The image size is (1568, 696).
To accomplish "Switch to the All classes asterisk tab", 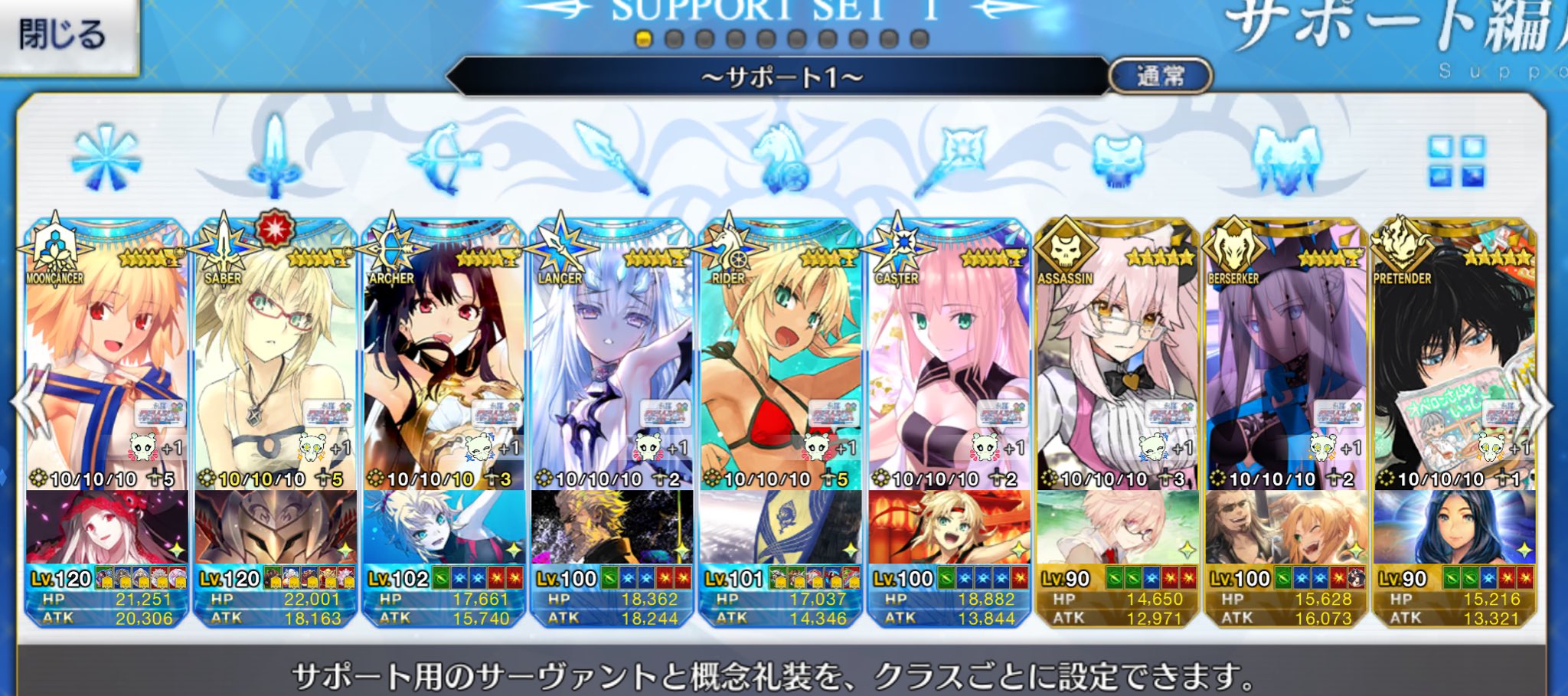I will [x=106, y=159].
